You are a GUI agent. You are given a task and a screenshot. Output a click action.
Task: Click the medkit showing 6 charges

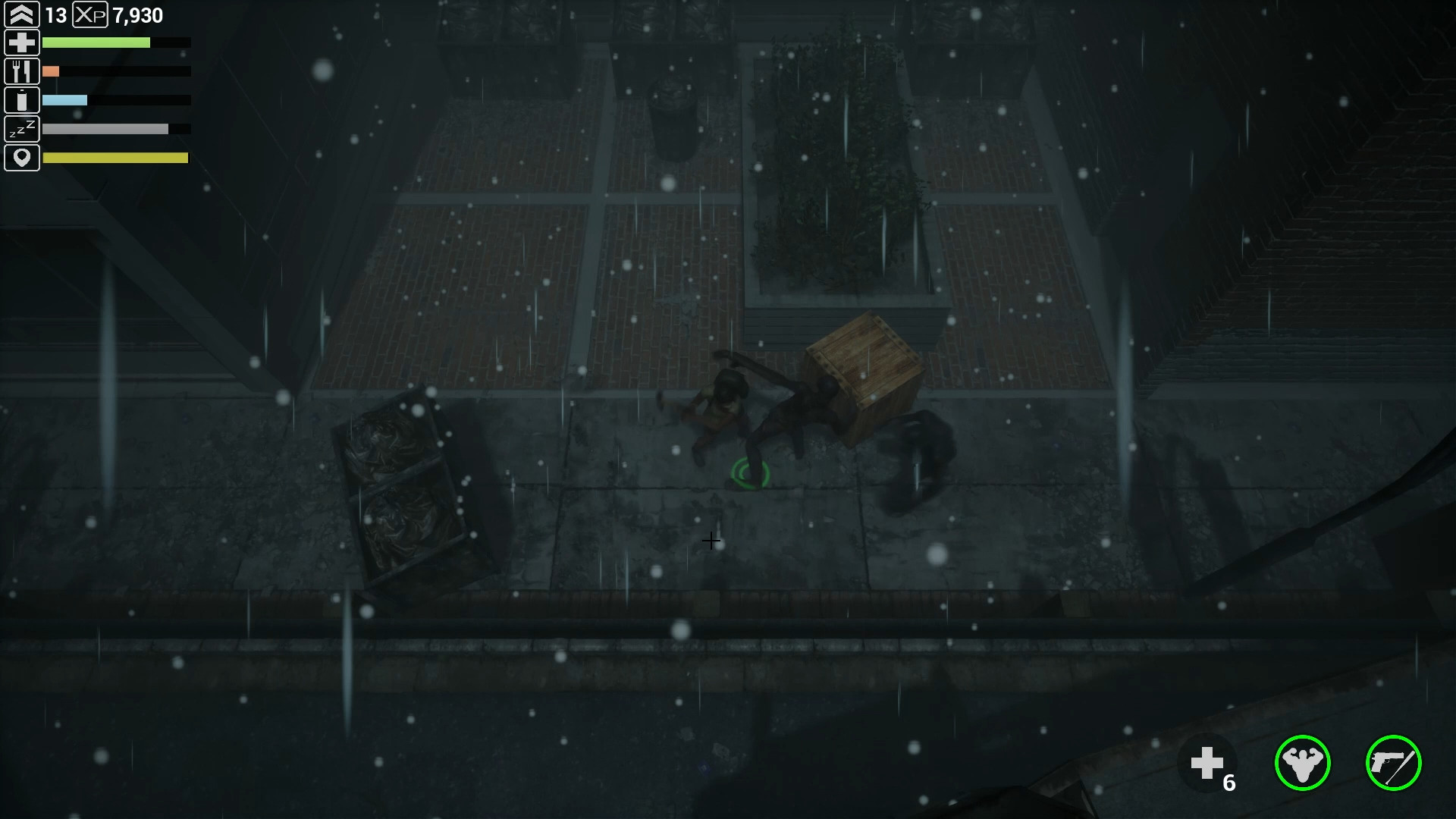[1209, 762]
